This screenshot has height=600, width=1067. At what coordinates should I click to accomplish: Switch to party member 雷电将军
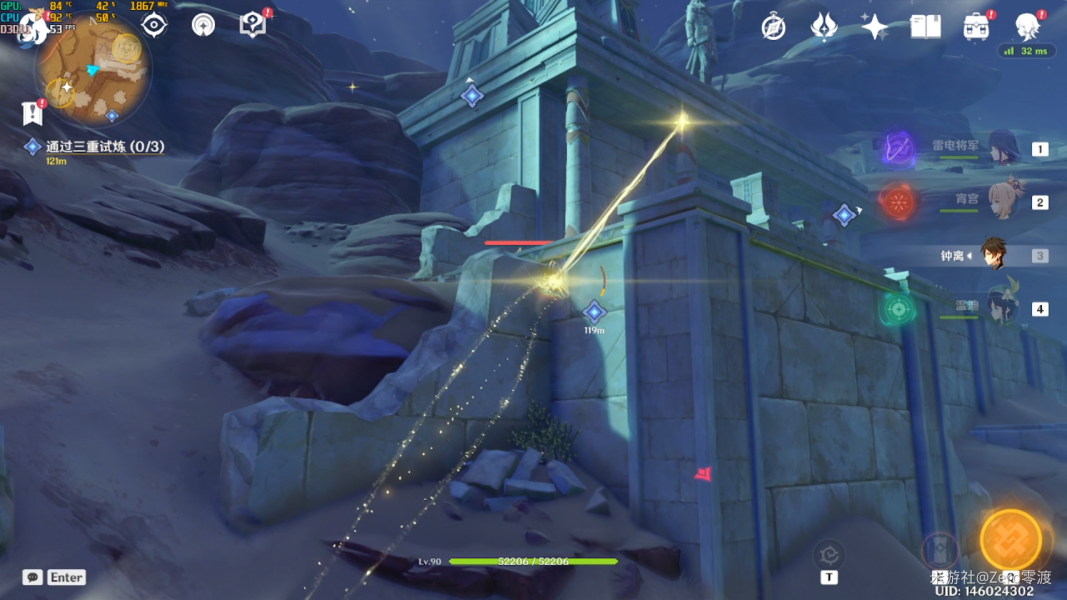coord(1000,148)
